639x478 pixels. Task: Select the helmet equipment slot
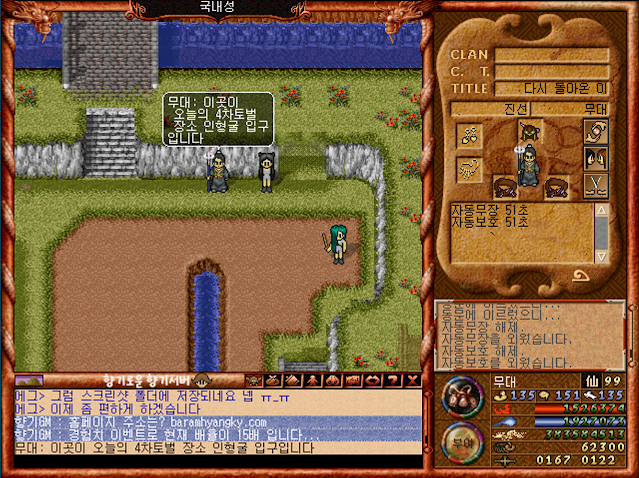pos(529,131)
